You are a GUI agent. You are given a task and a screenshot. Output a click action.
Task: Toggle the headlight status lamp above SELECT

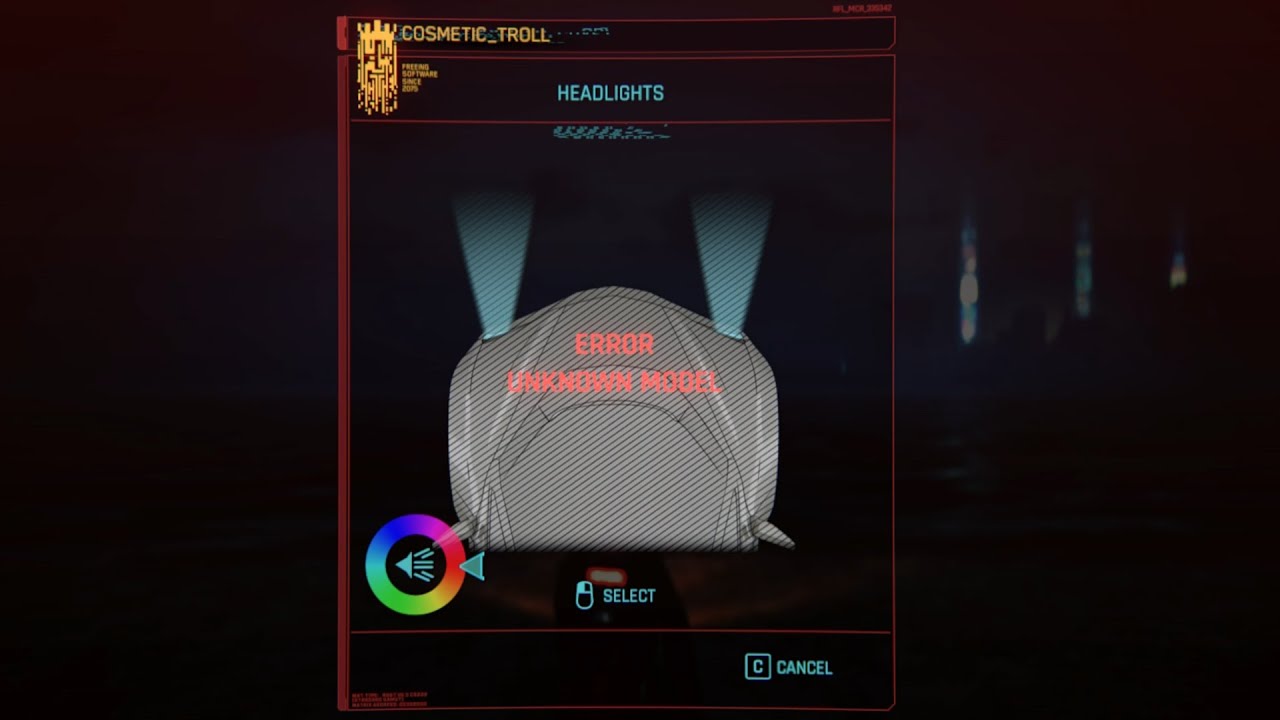(605, 574)
